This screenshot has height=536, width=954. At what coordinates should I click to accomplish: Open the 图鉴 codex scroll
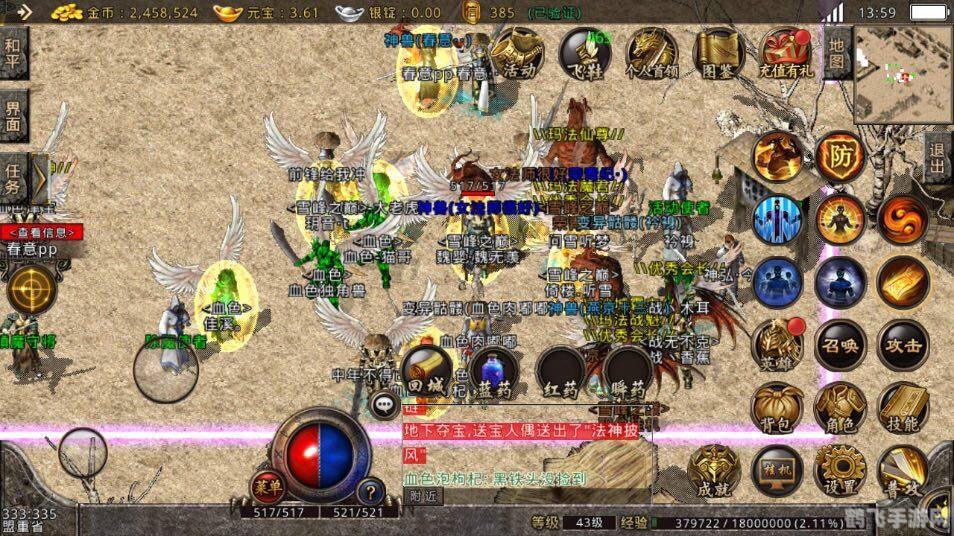click(x=719, y=51)
